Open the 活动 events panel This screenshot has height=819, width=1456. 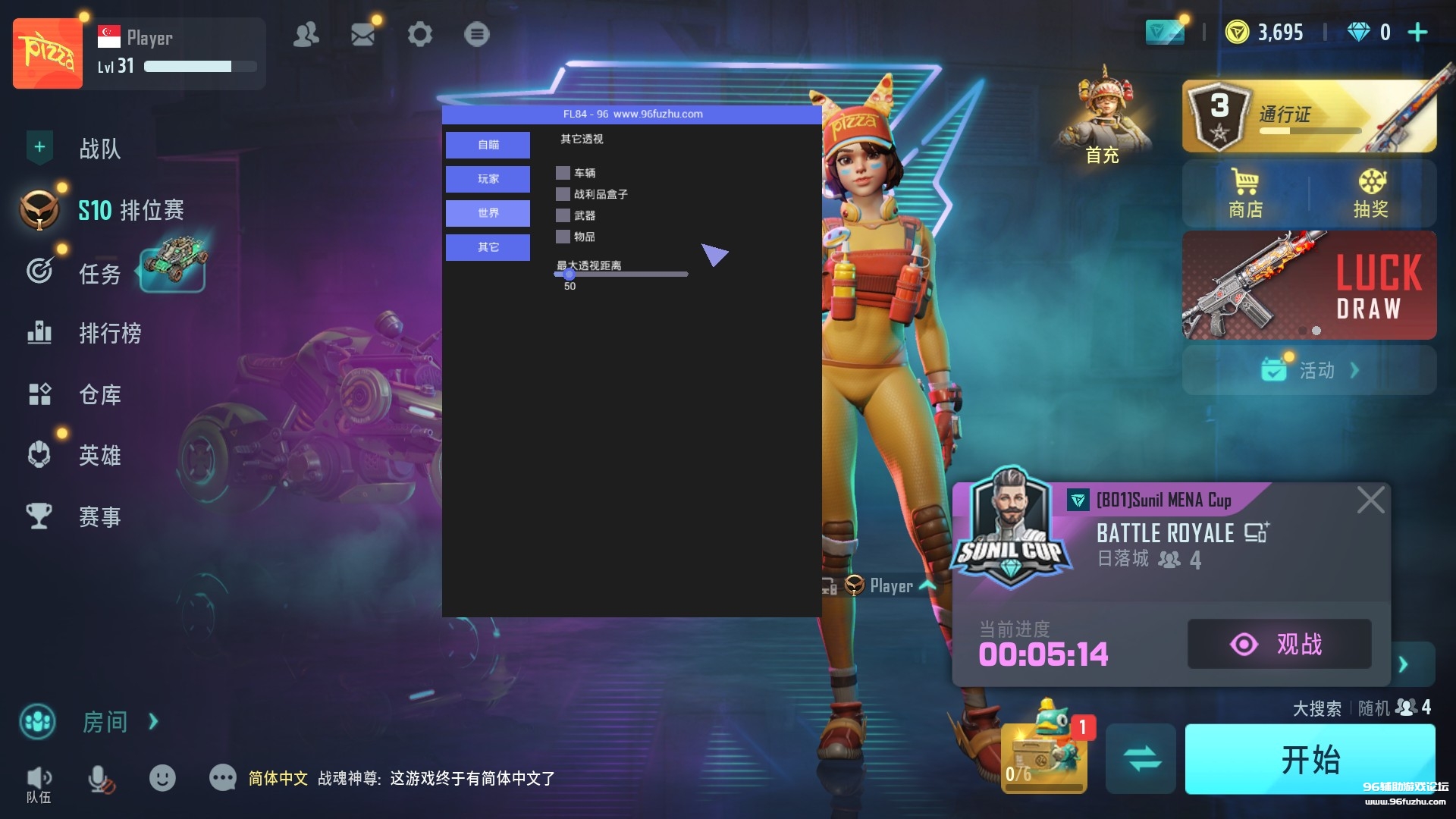point(1310,370)
